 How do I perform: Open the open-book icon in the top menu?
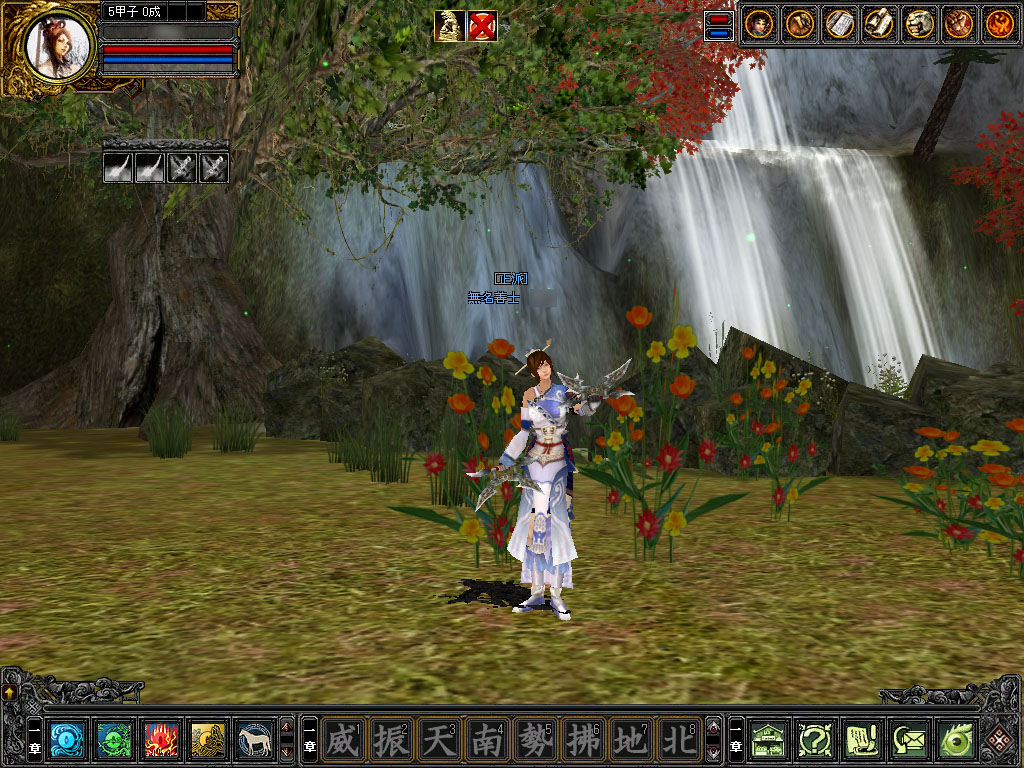click(x=839, y=24)
